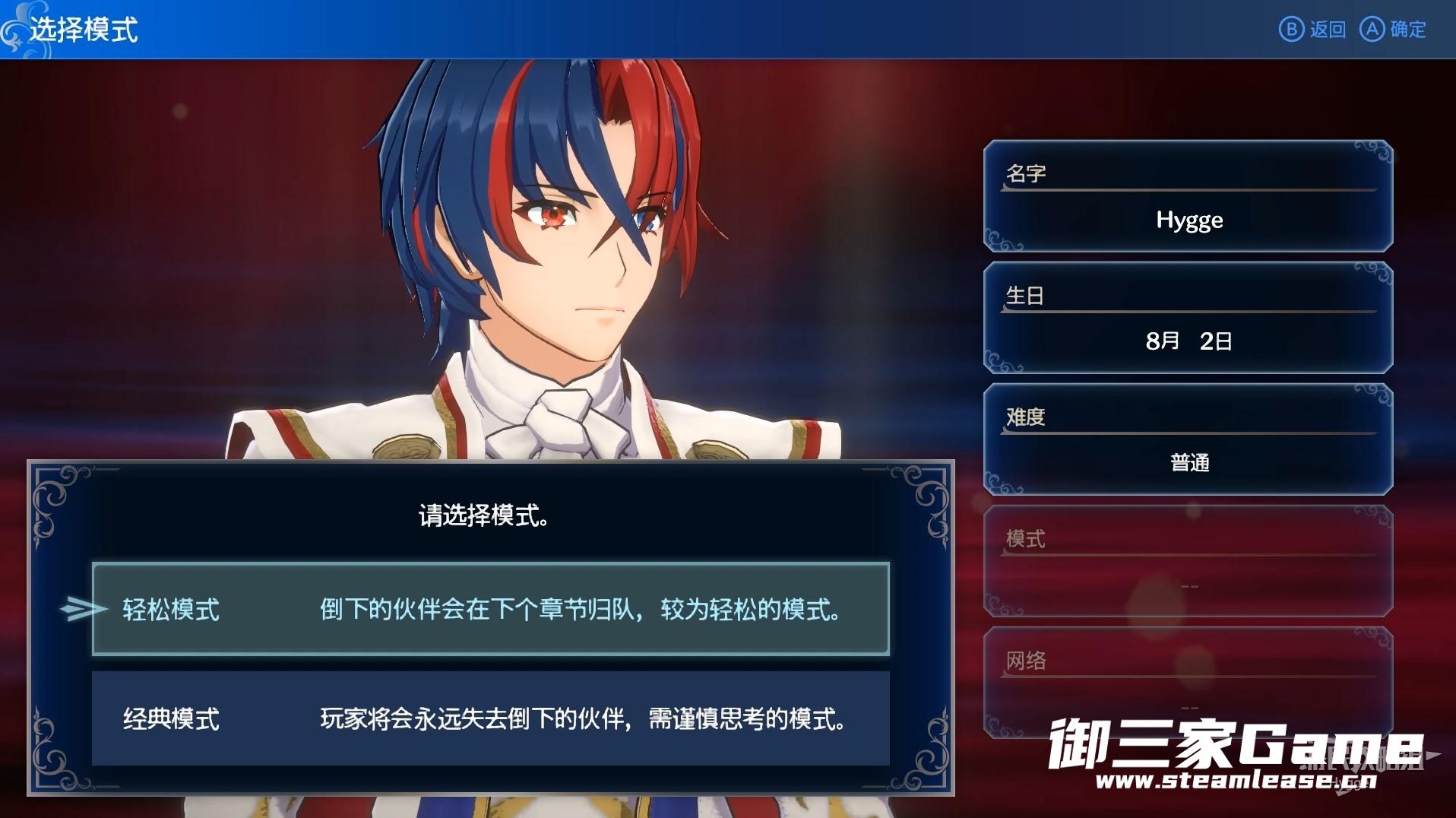The height and width of the screenshot is (818, 1456).
Task: Select the 网络 network panel
Action: pos(1188,682)
